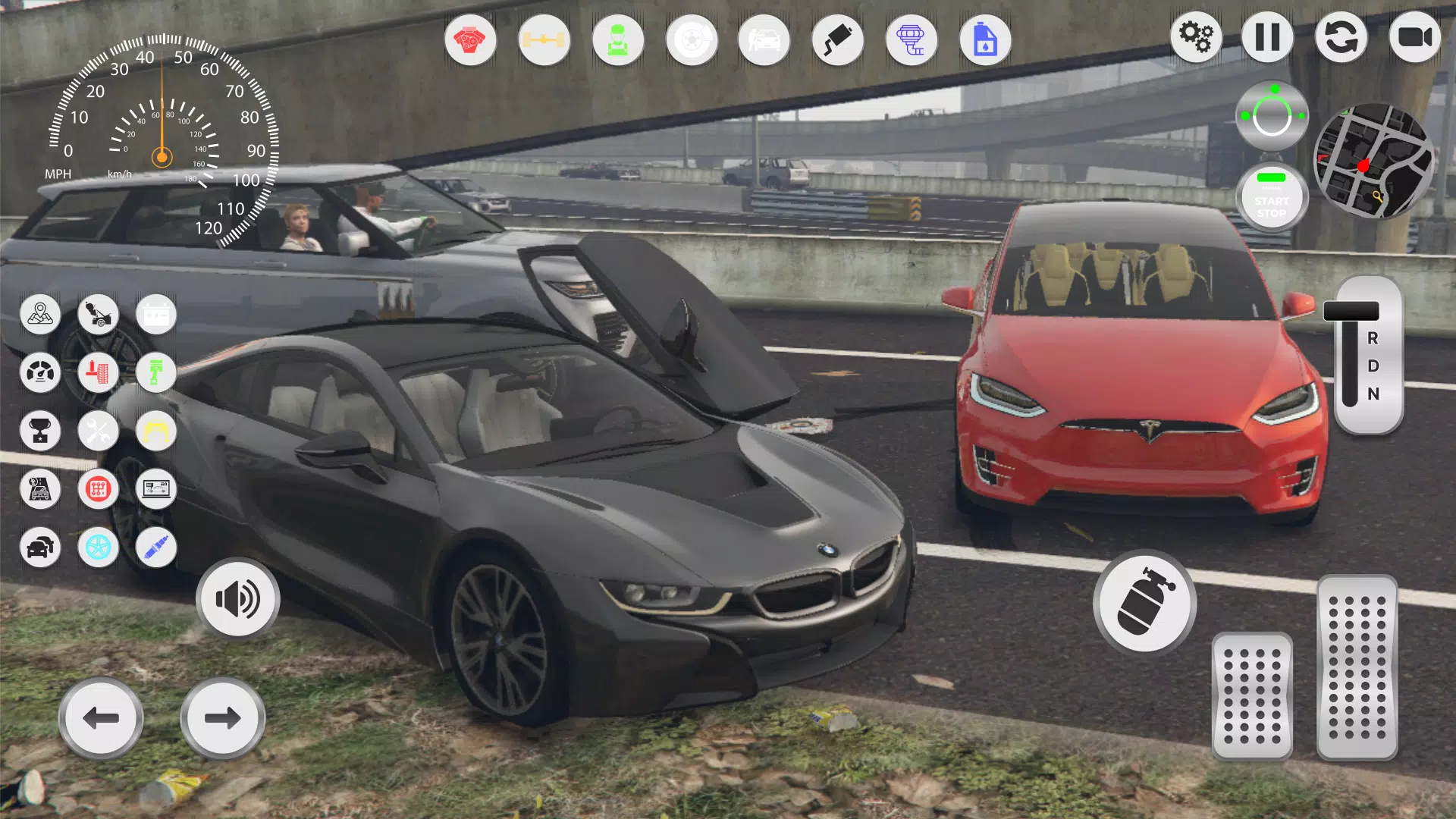The width and height of the screenshot is (1456, 819).
Task: Open the game settings gear
Action: (x=1195, y=36)
